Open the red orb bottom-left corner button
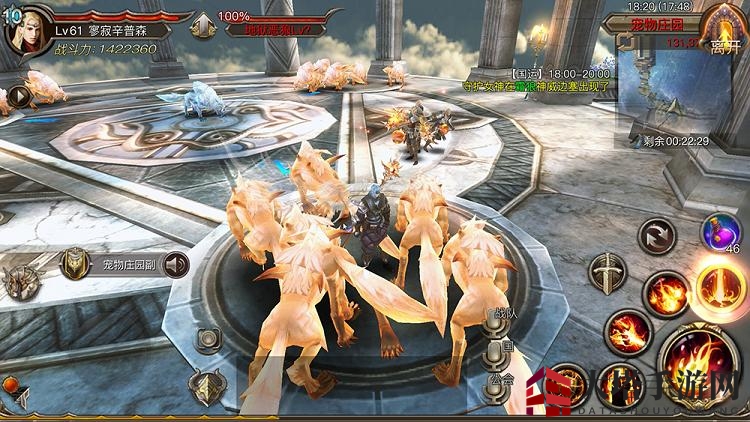Viewport: 750px width, 422px height. 9,383
